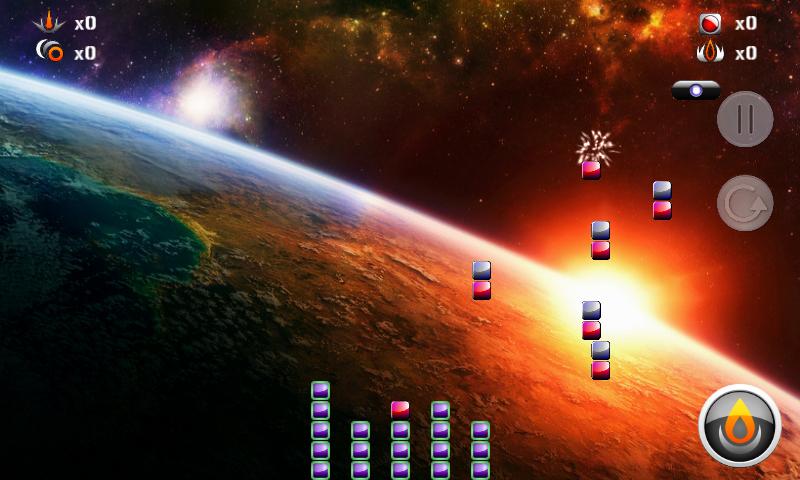This screenshot has height=480, width=800.
Task: Tap the circular arrow restart button
Action: point(744,203)
